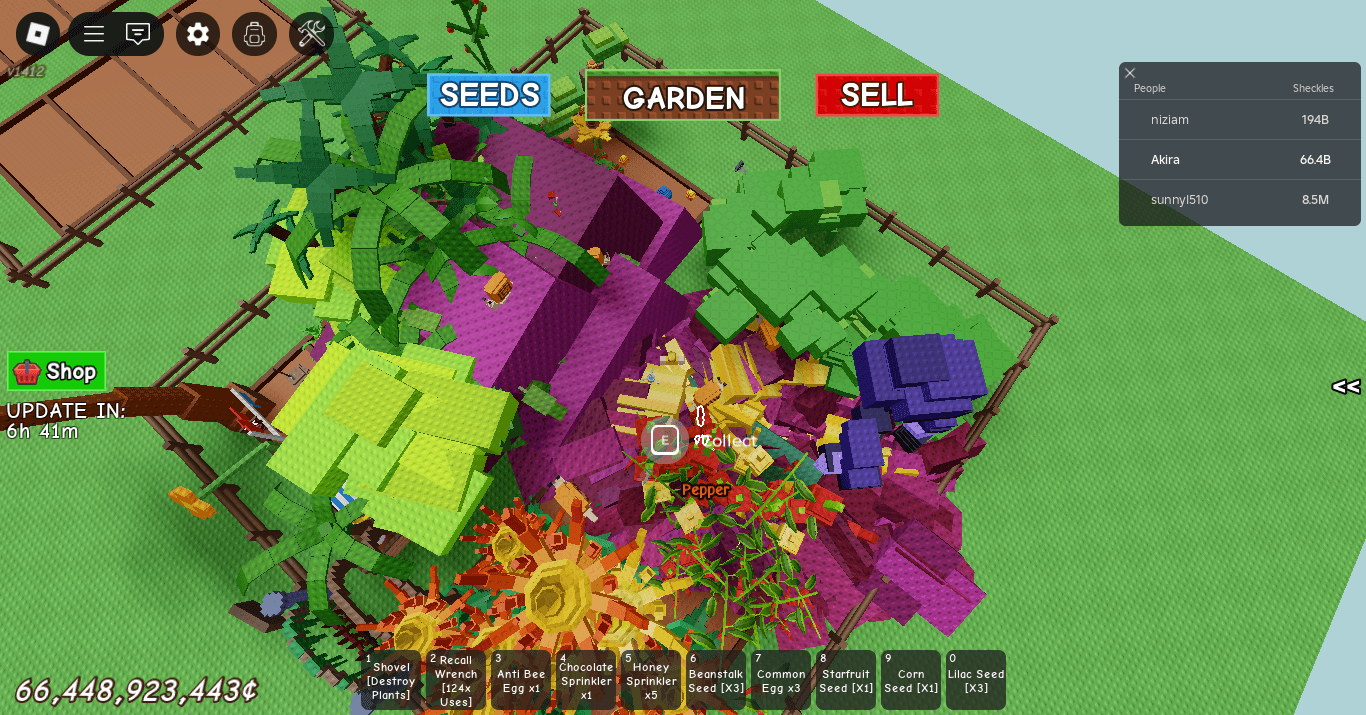1366x715 pixels.
Task: Pick the Common Egg slot
Action: pyautogui.click(x=781, y=680)
